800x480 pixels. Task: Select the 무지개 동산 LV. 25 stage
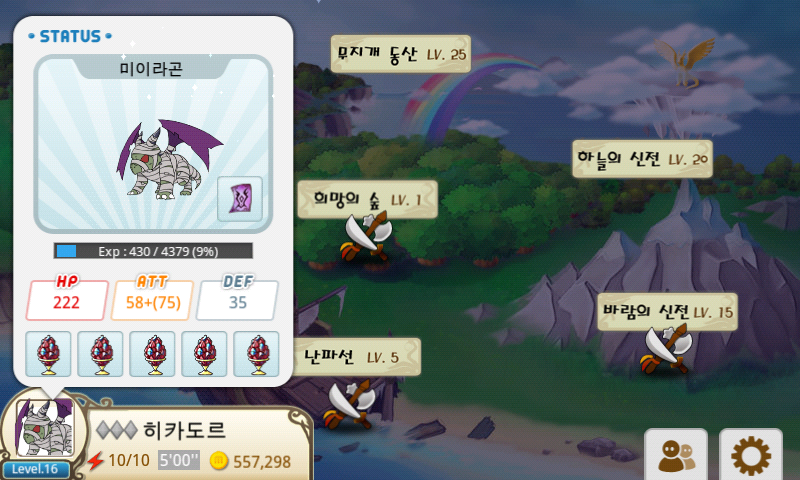coord(400,54)
